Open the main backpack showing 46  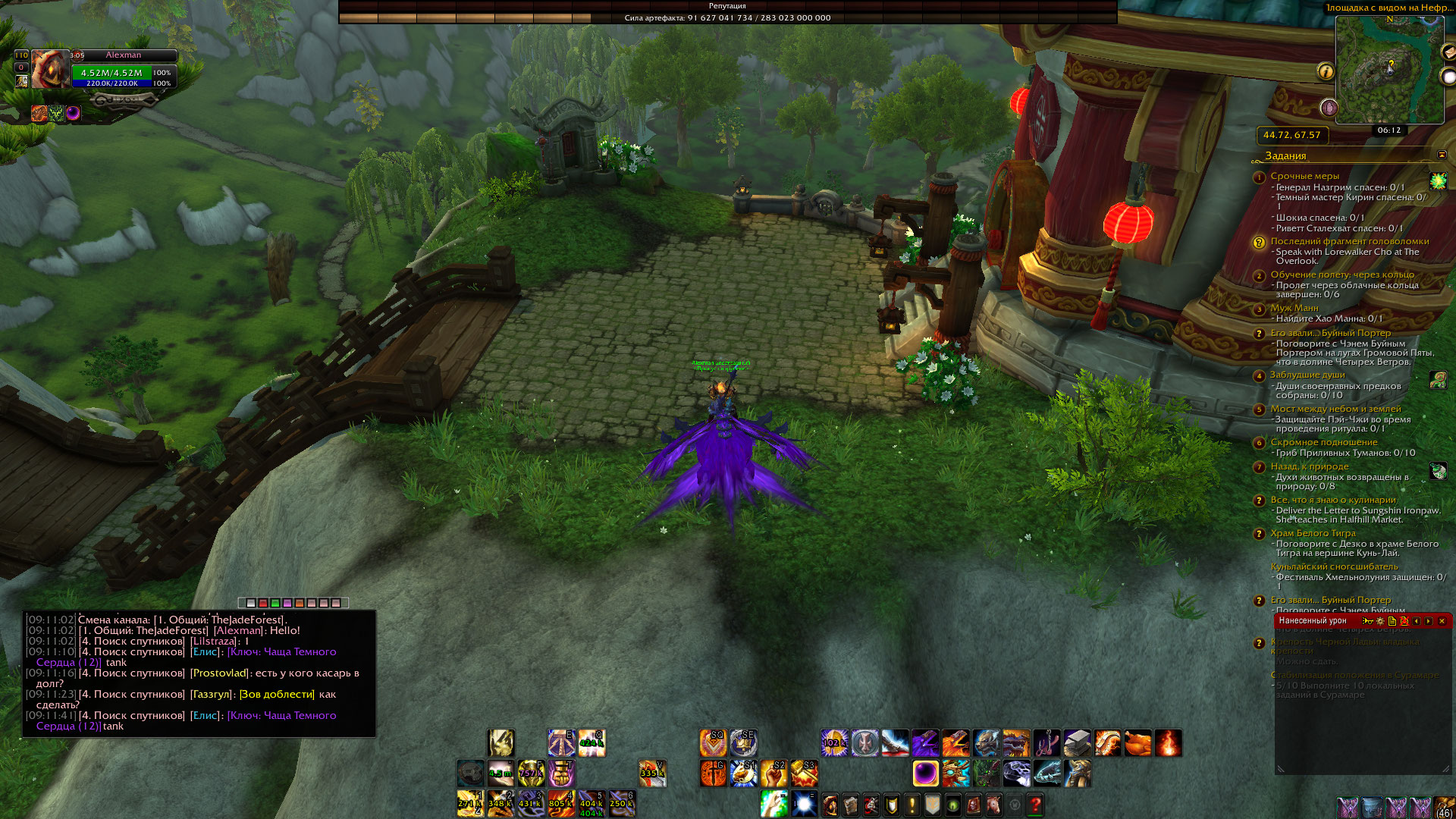point(1444,808)
